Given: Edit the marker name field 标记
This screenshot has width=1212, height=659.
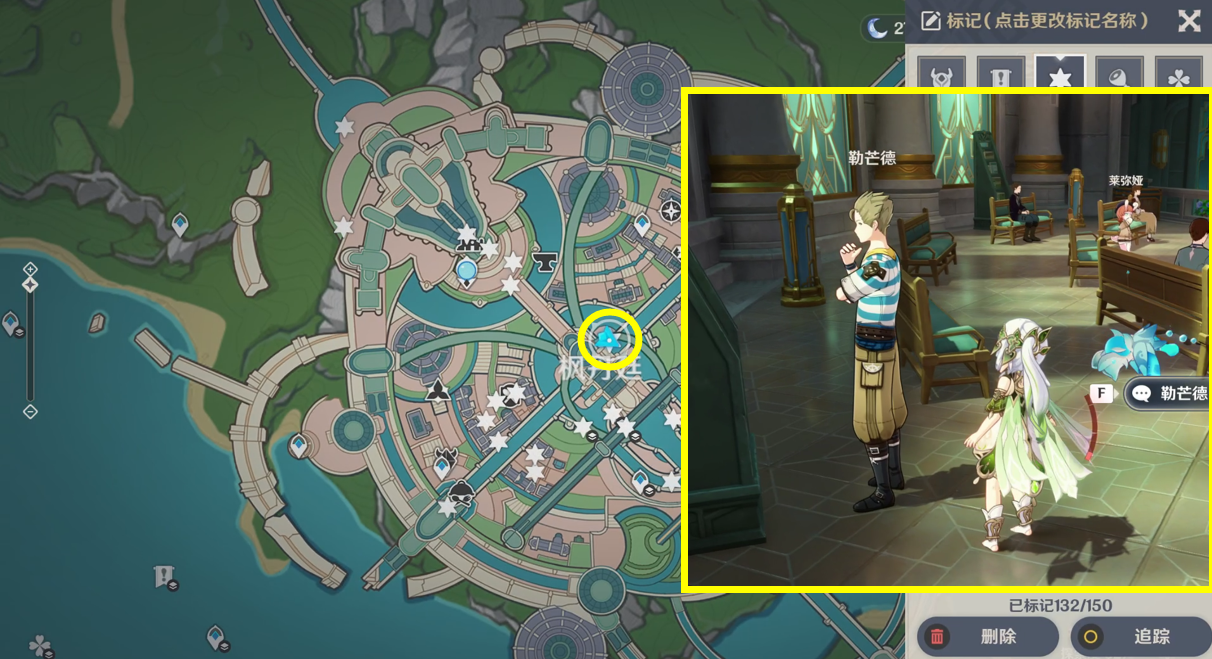Looking at the screenshot, I should point(1035,21).
